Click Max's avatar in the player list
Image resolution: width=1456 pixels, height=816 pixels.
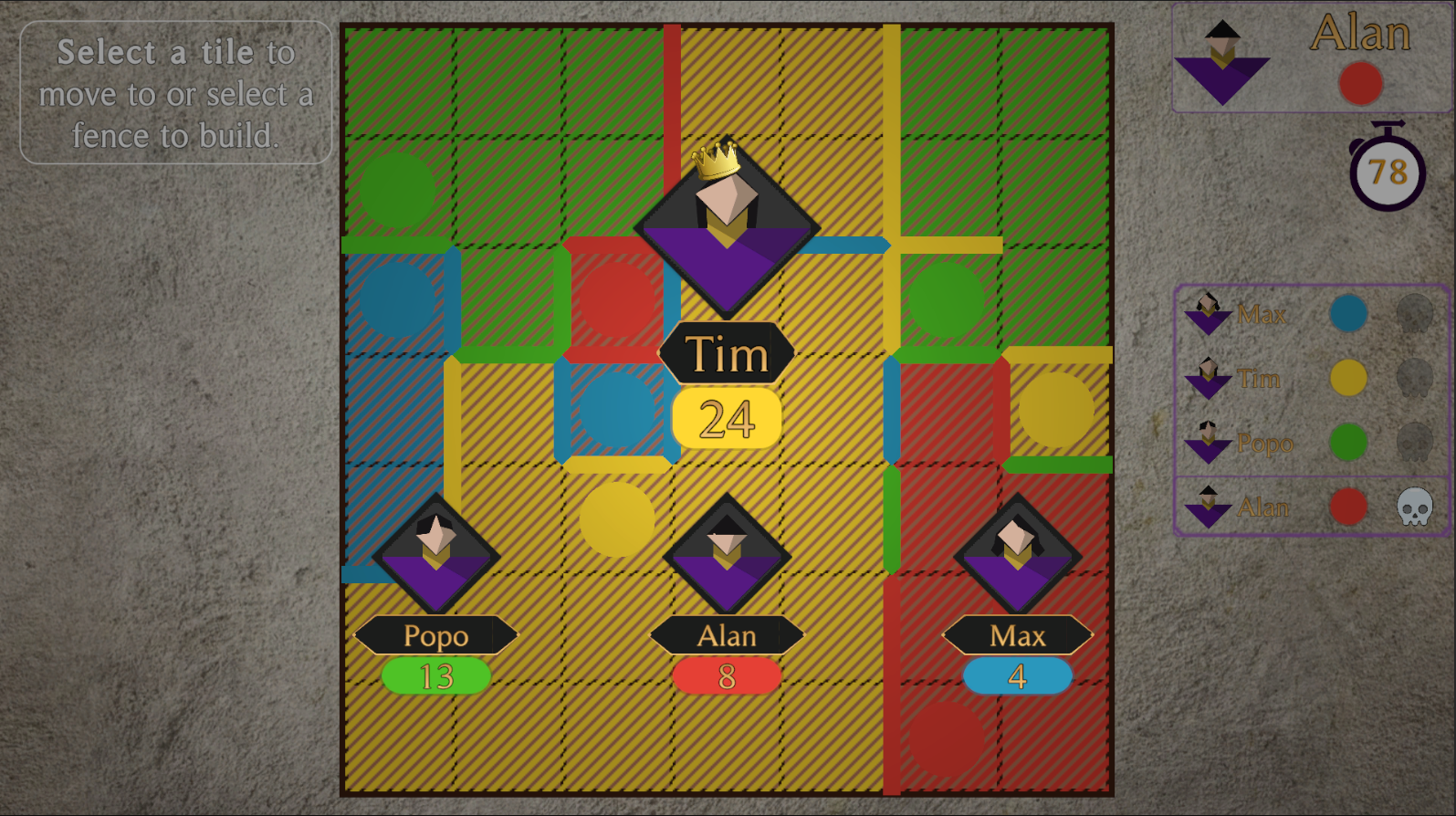[x=1207, y=314]
